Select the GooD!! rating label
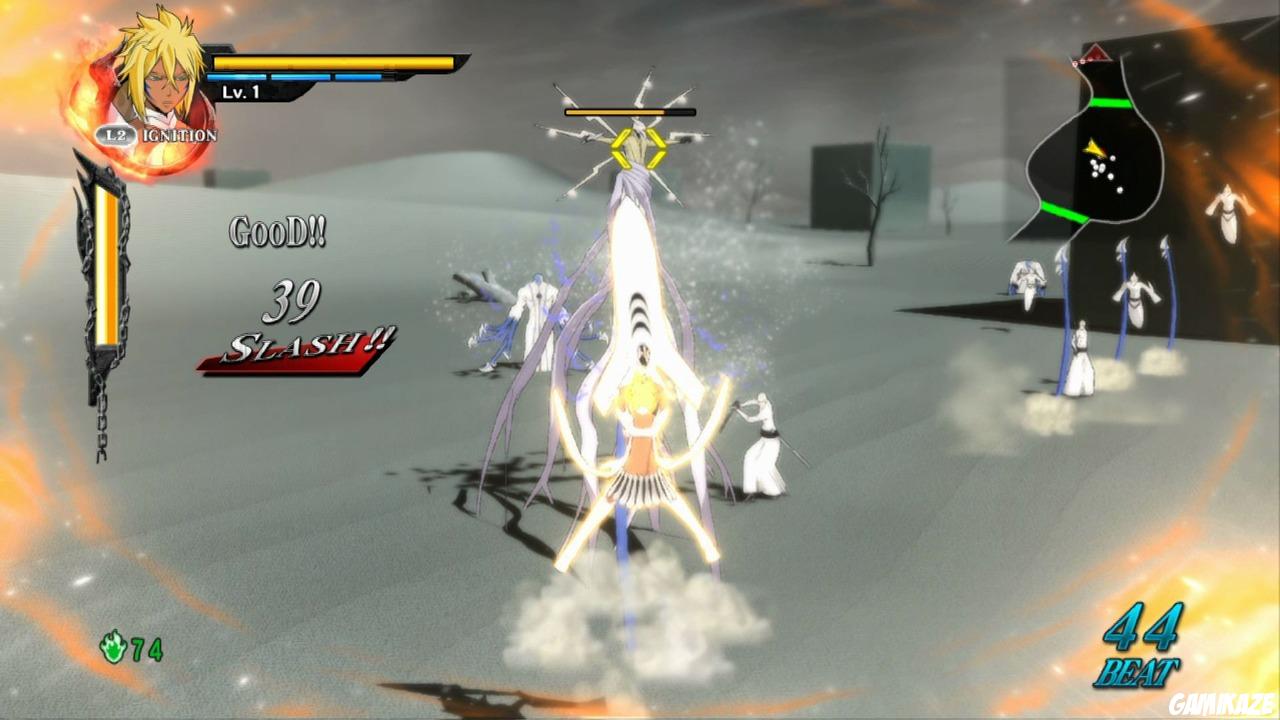Screen dimensions: 1280x720 (276, 232)
